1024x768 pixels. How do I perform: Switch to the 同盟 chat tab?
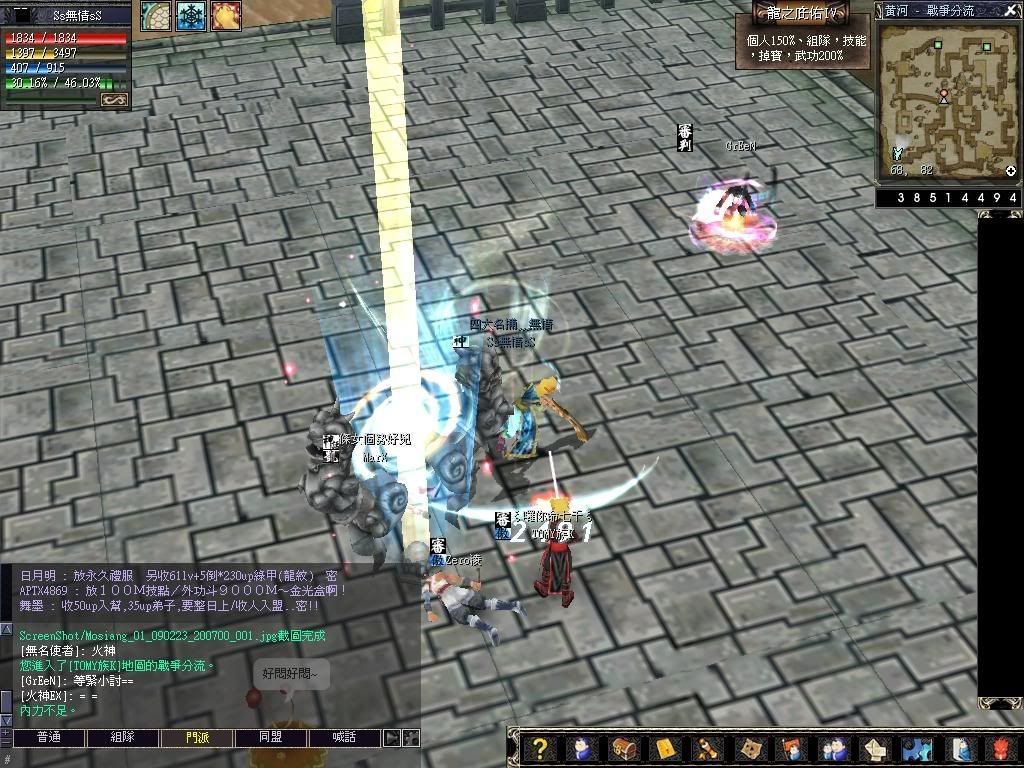[x=270, y=738]
